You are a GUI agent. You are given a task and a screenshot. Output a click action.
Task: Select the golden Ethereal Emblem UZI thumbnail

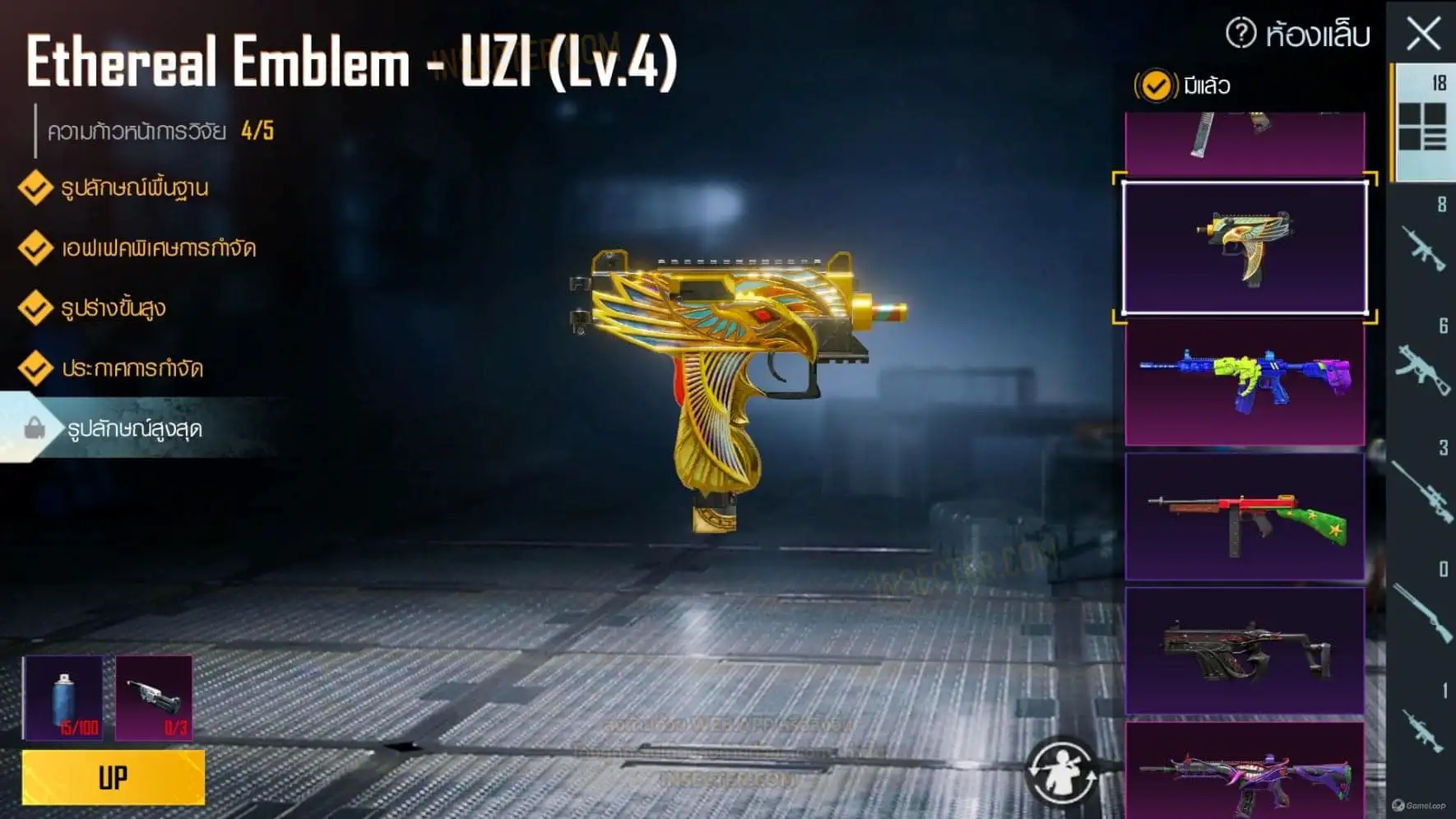coord(1245,248)
